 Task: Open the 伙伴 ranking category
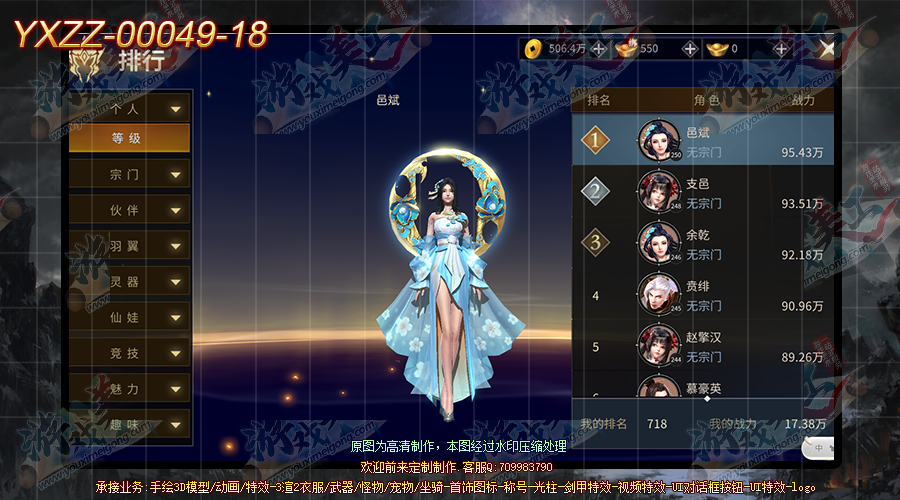tap(130, 211)
